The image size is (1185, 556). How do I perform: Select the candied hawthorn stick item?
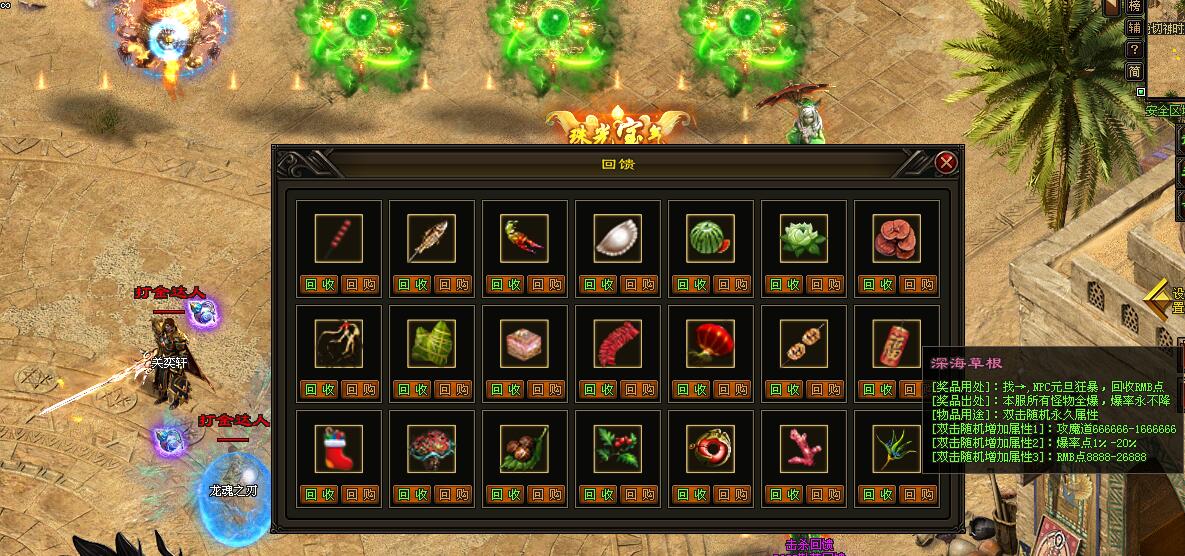pyautogui.click(x=339, y=239)
